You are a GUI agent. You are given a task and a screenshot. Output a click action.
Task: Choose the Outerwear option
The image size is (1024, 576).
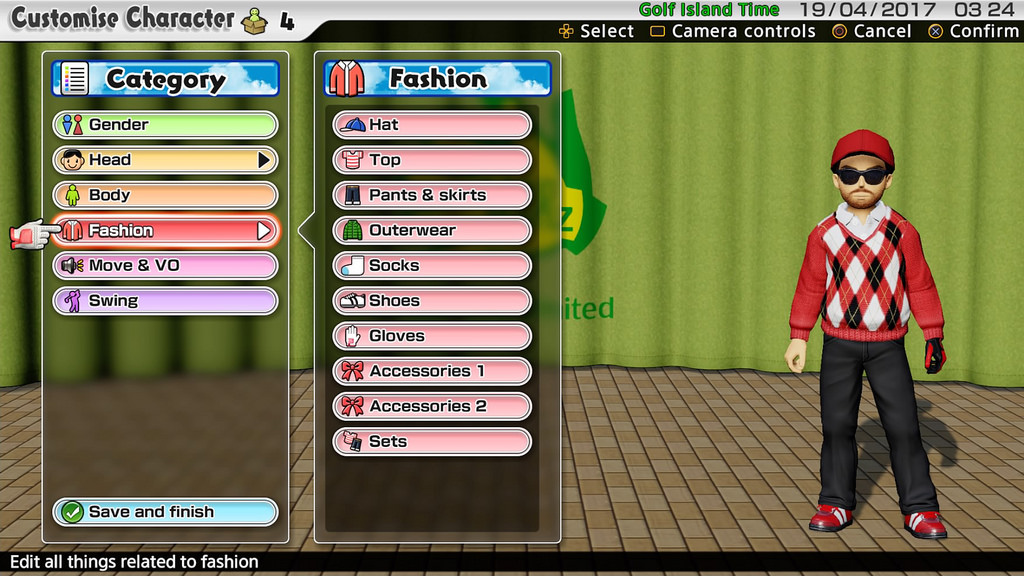[431, 231]
